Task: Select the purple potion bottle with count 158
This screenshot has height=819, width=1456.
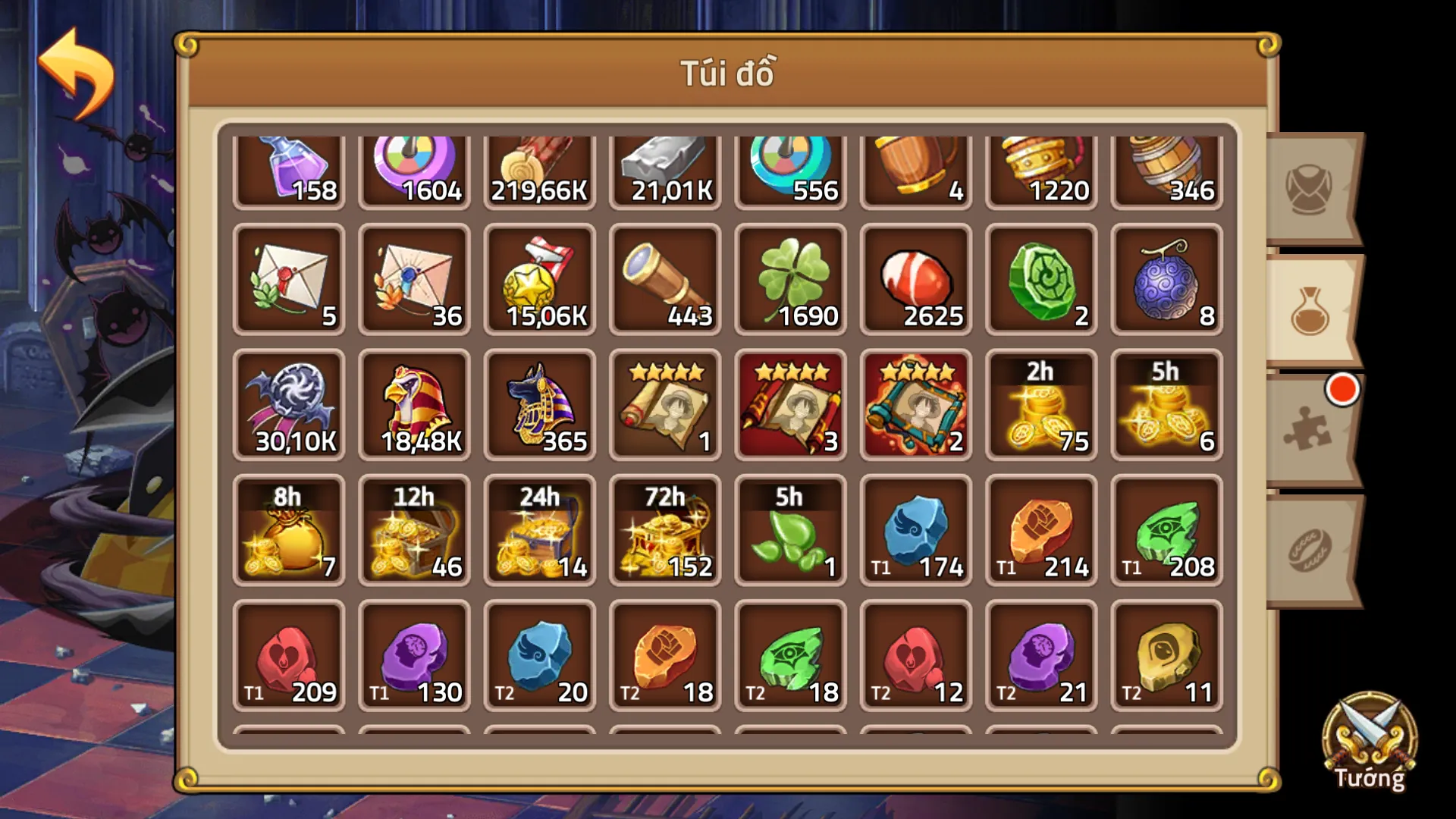Action: (x=290, y=167)
